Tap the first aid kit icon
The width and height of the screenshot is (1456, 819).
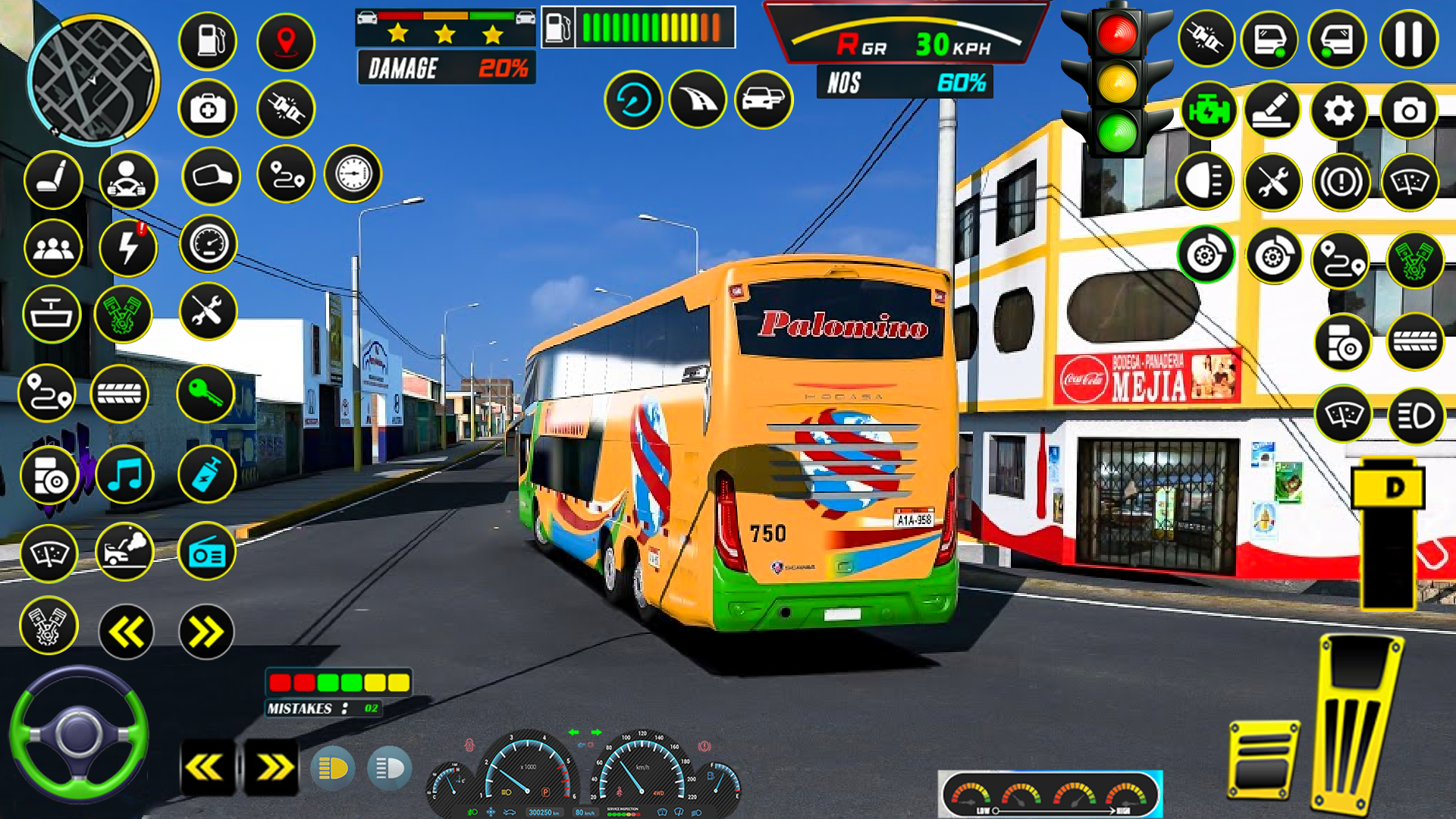pyautogui.click(x=207, y=108)
